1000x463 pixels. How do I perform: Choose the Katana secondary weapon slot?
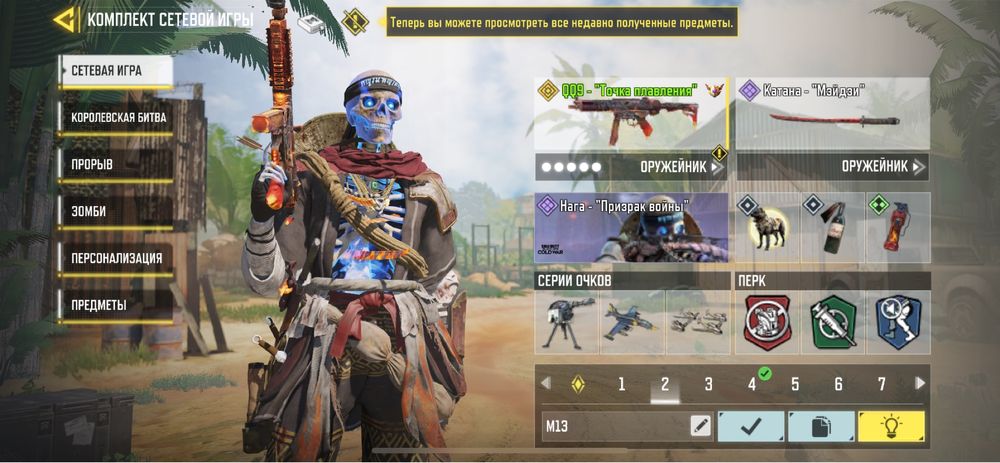click(832, 114)
